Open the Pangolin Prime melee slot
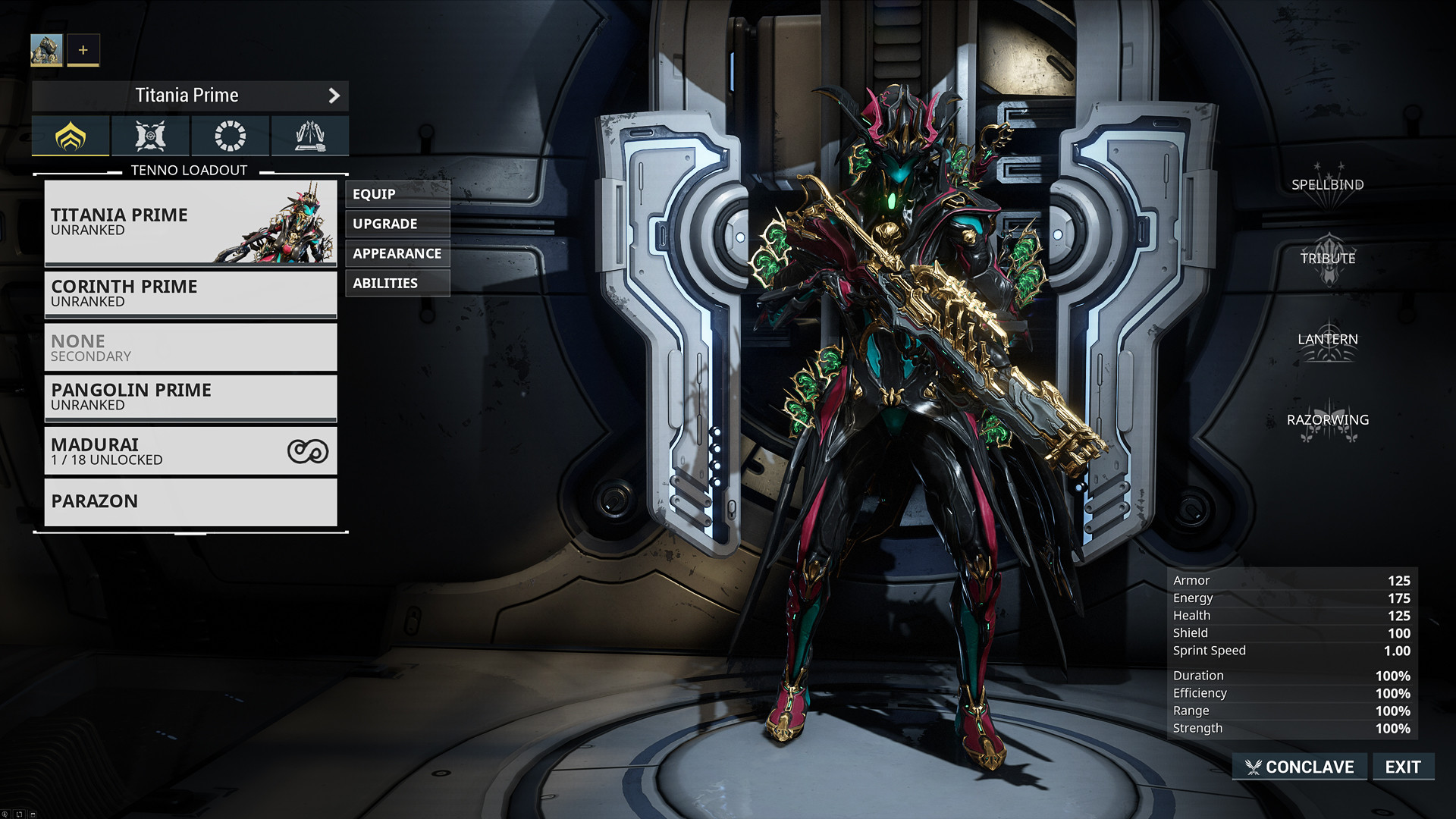Screen dimensions: 1456x819 [x=190, y=397]
